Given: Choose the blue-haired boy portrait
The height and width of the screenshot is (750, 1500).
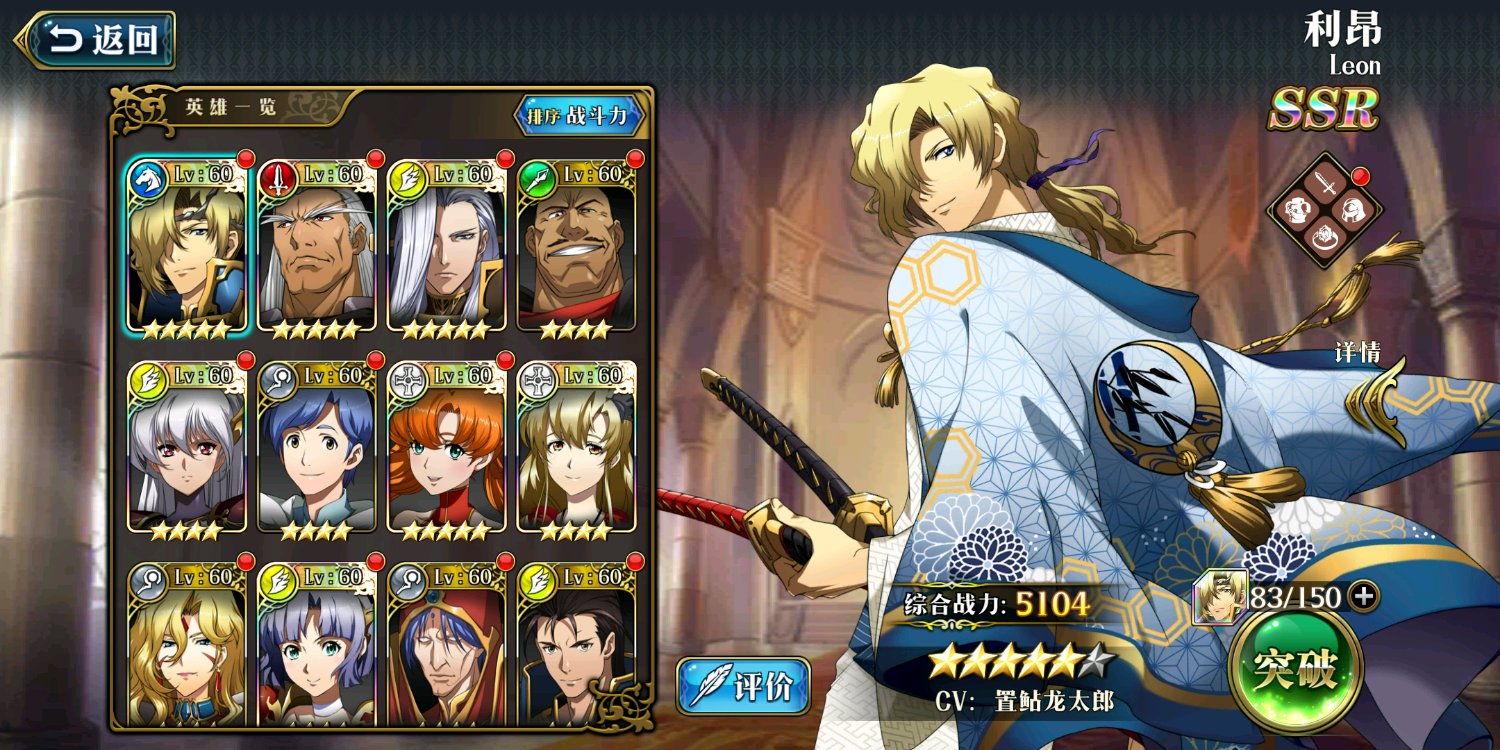Looking at the screenshot, I should (x=317, y=448).
